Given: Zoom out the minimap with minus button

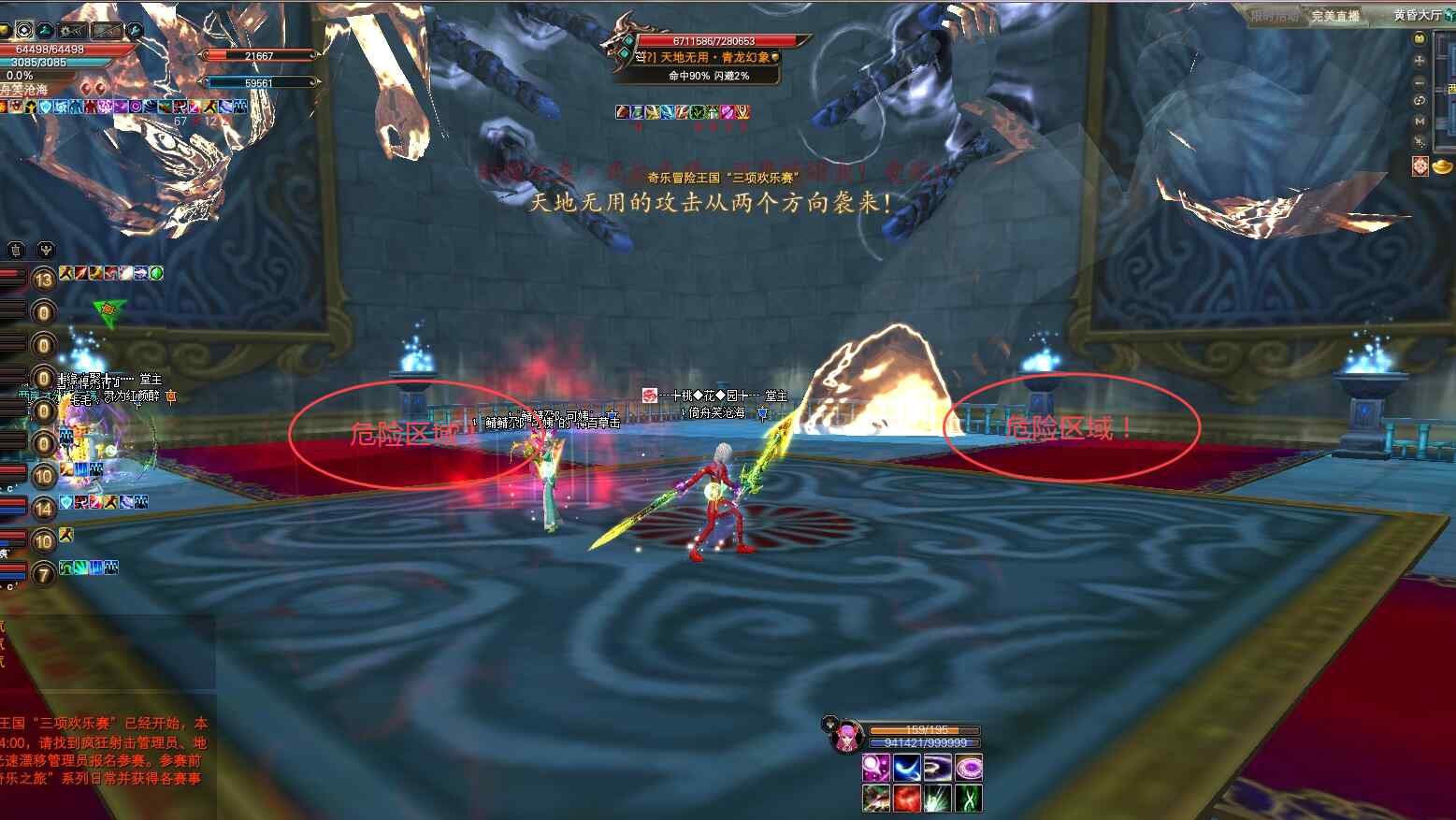Looking at the screenshot, I should pos(1420,81).
